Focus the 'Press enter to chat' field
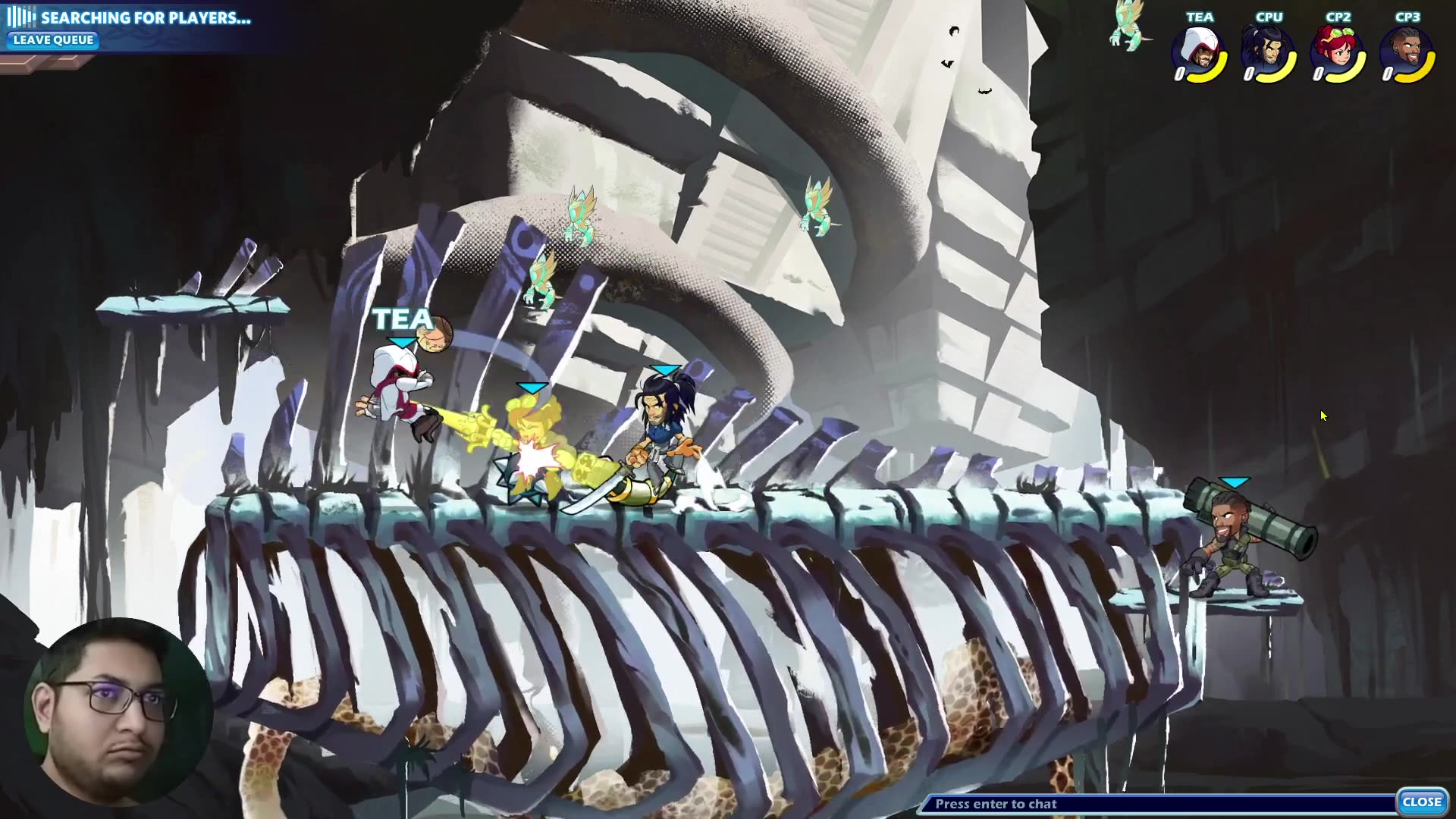This screenshot has width=1456, height=819. pyautogui.click(x=1156, y=804)
